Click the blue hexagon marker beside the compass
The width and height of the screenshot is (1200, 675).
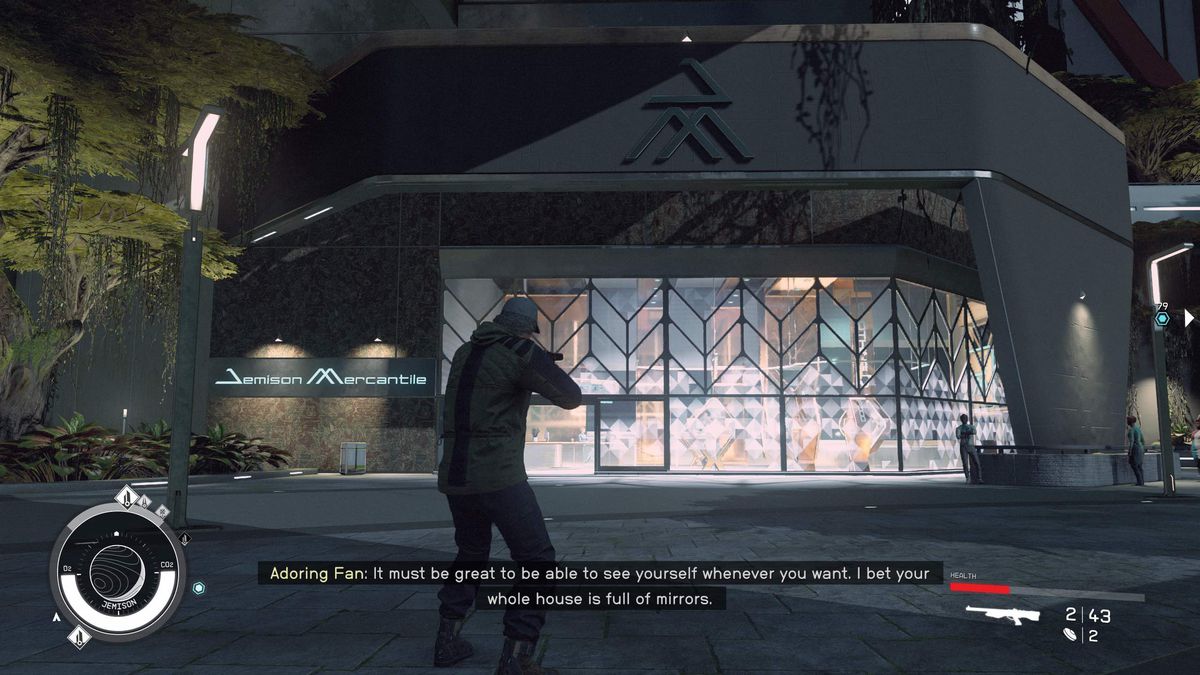point(199,588)
